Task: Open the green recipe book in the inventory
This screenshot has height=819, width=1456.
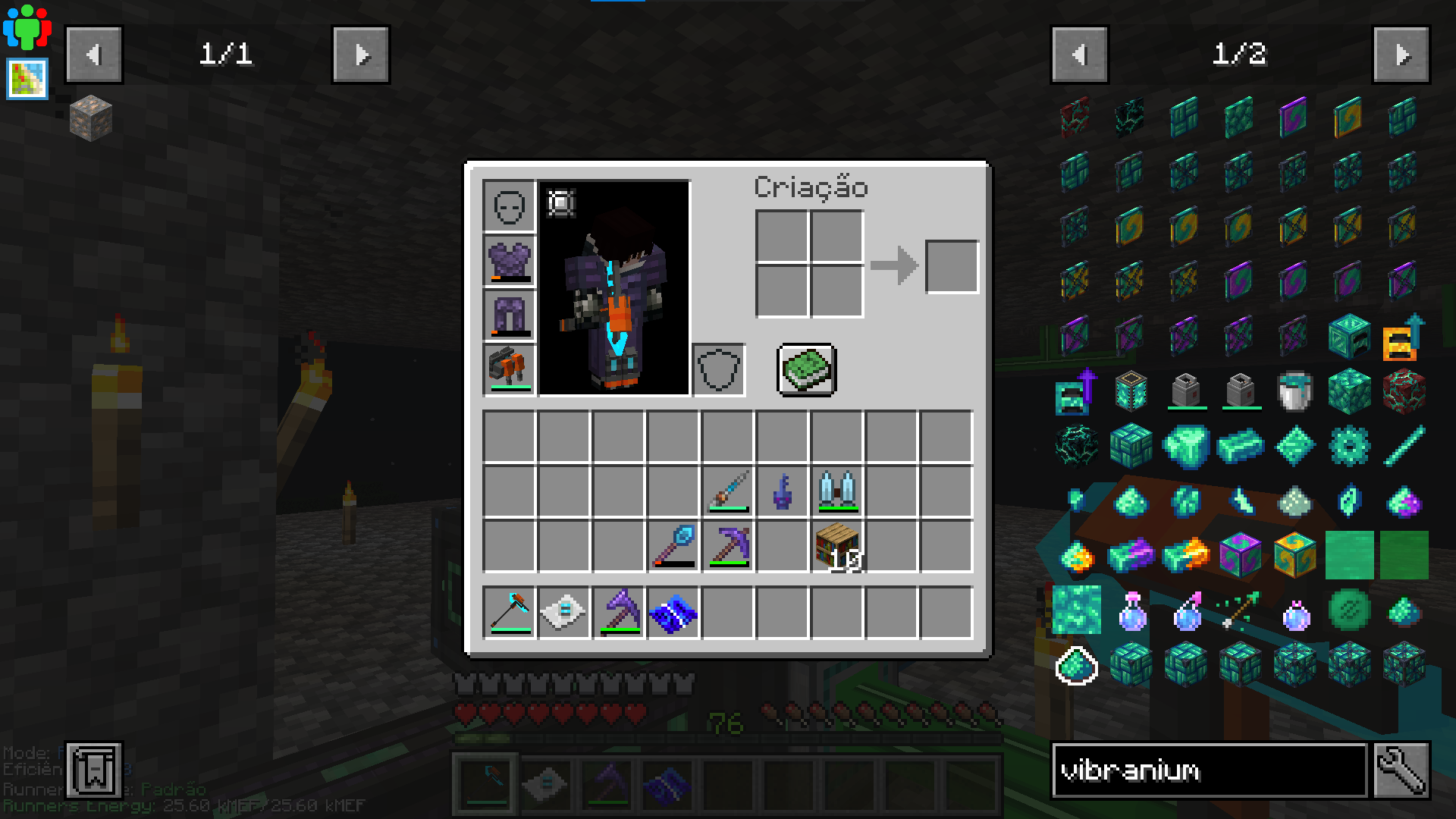Action: [x=806, y=369]
